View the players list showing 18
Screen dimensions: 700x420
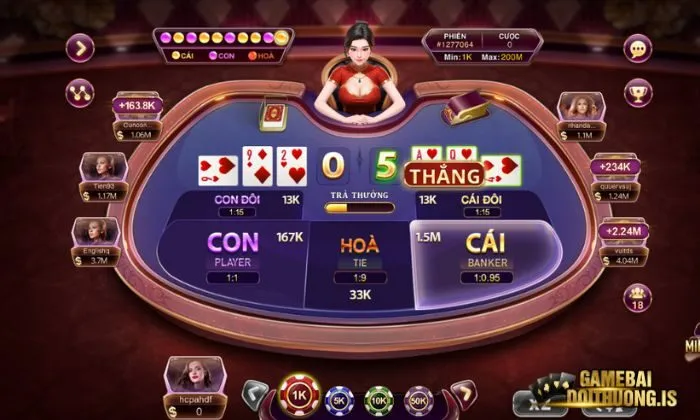point(637,299)
